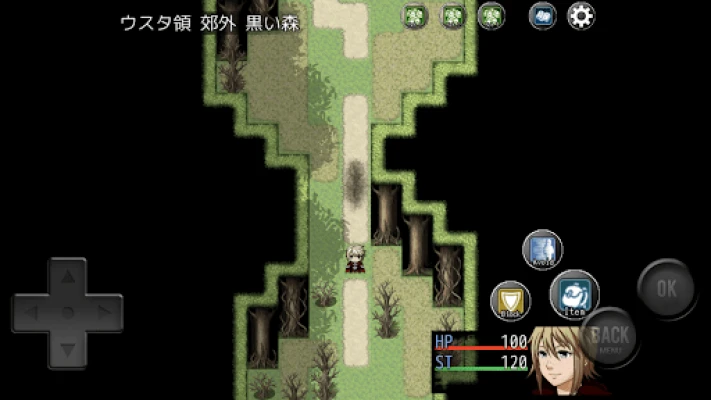Use the Block shield button
The image size is (711, 400).
(510, 299)
